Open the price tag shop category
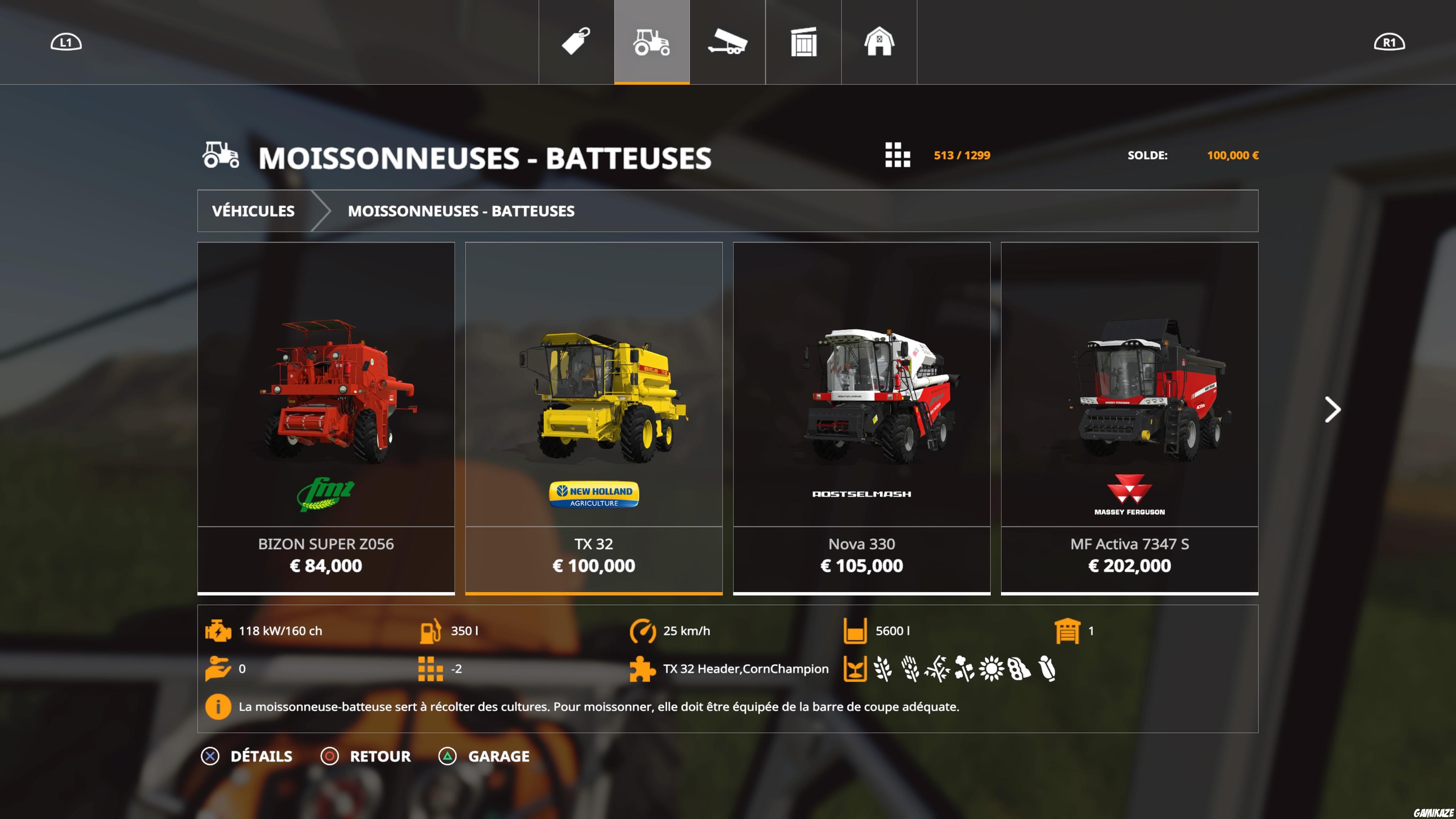 tap(575, 41)
